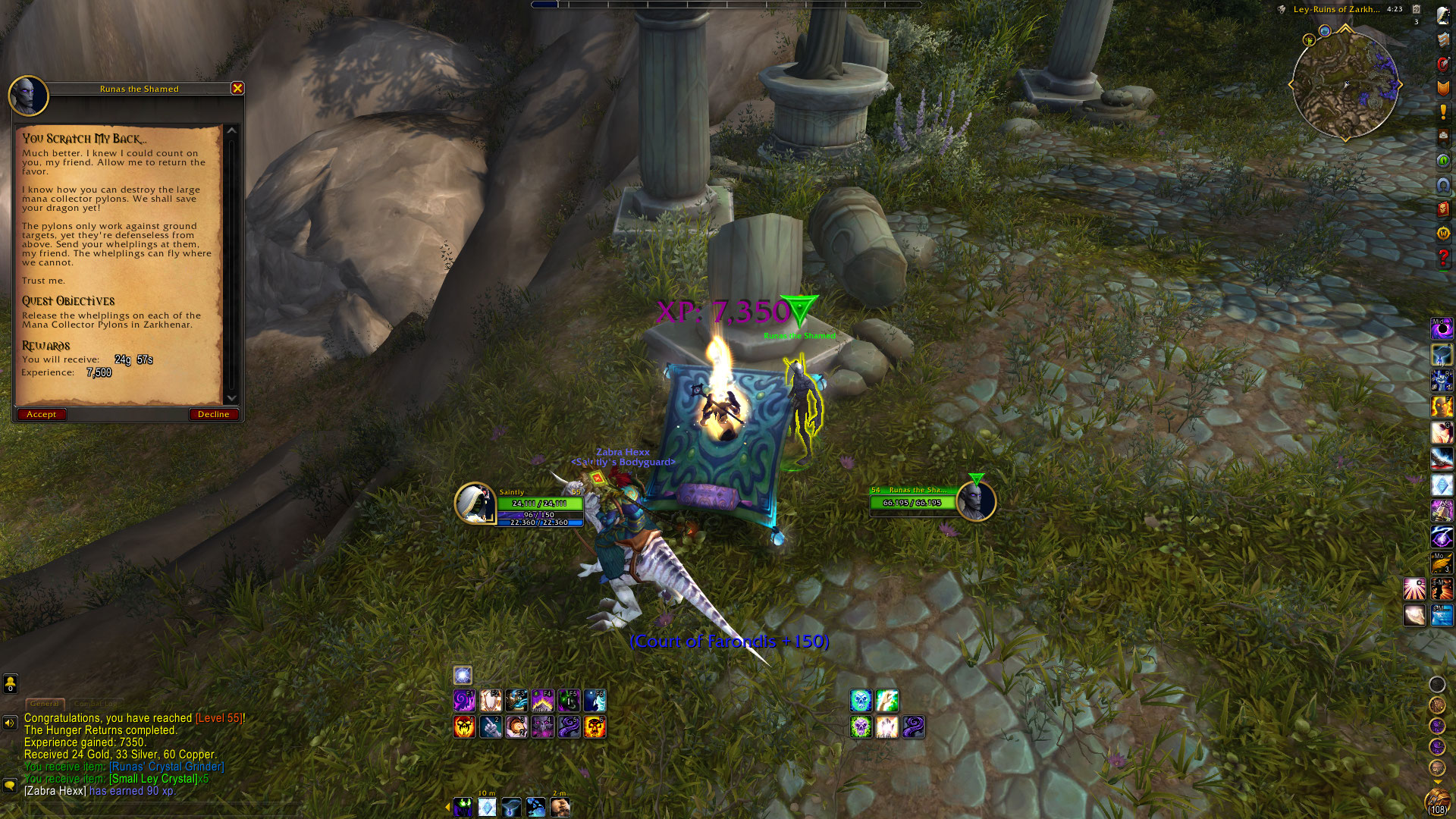Use the golden-faced ability bound to F
The image size is (1456, 819).
click(x=1442, y=406)
